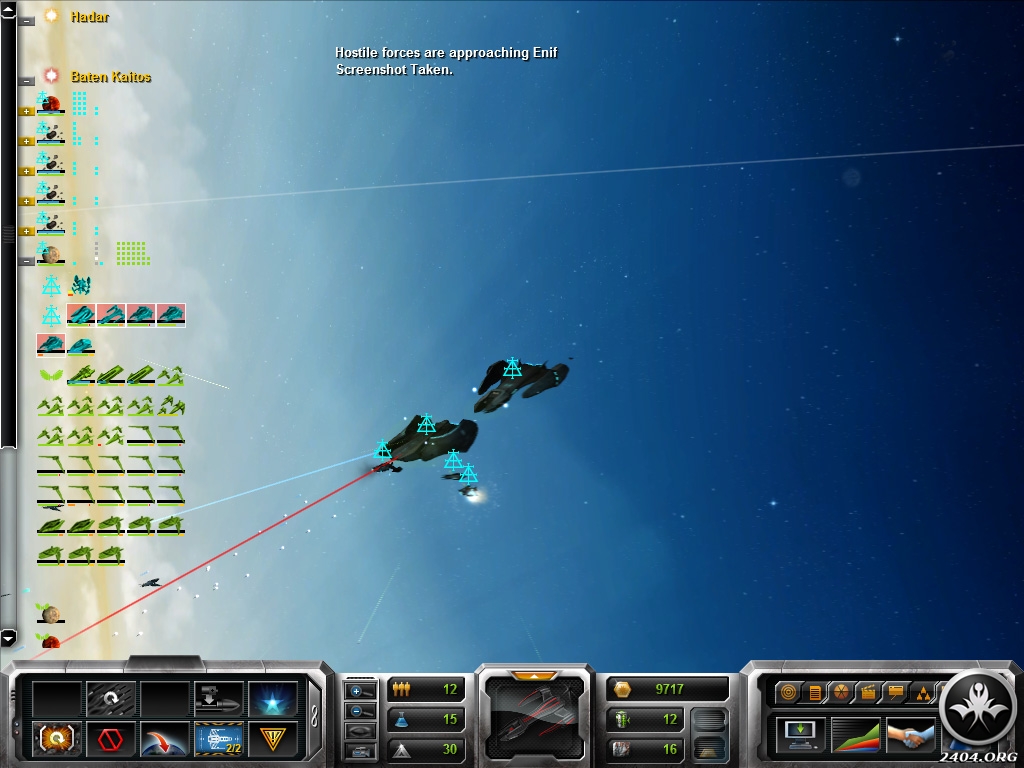Click the missile loading ability icon

pyautogui.click(x=219, y=697)
